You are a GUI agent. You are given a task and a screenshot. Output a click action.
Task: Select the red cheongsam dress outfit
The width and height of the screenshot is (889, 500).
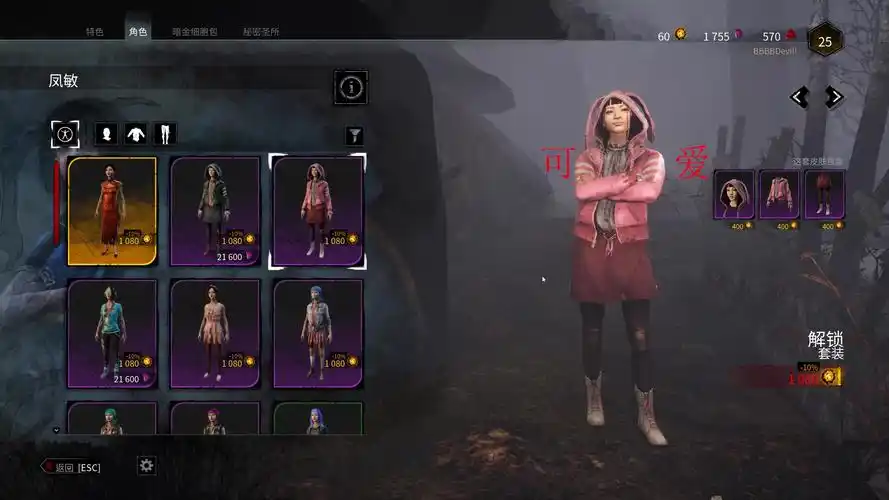pos(112,210)
